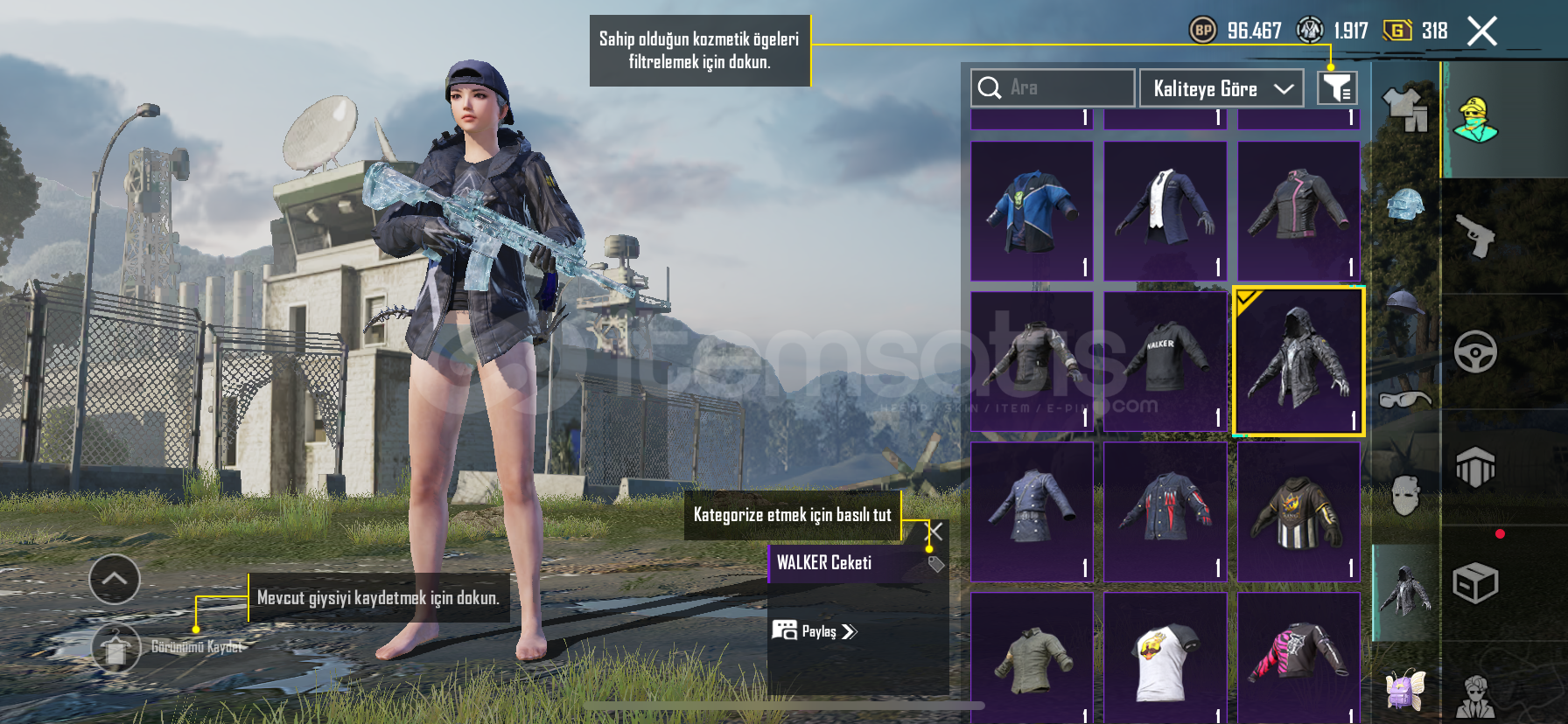Choose the navy suit jacket with white shirt
Viewport: 1568px width, 724px height.
point(1165,211)
